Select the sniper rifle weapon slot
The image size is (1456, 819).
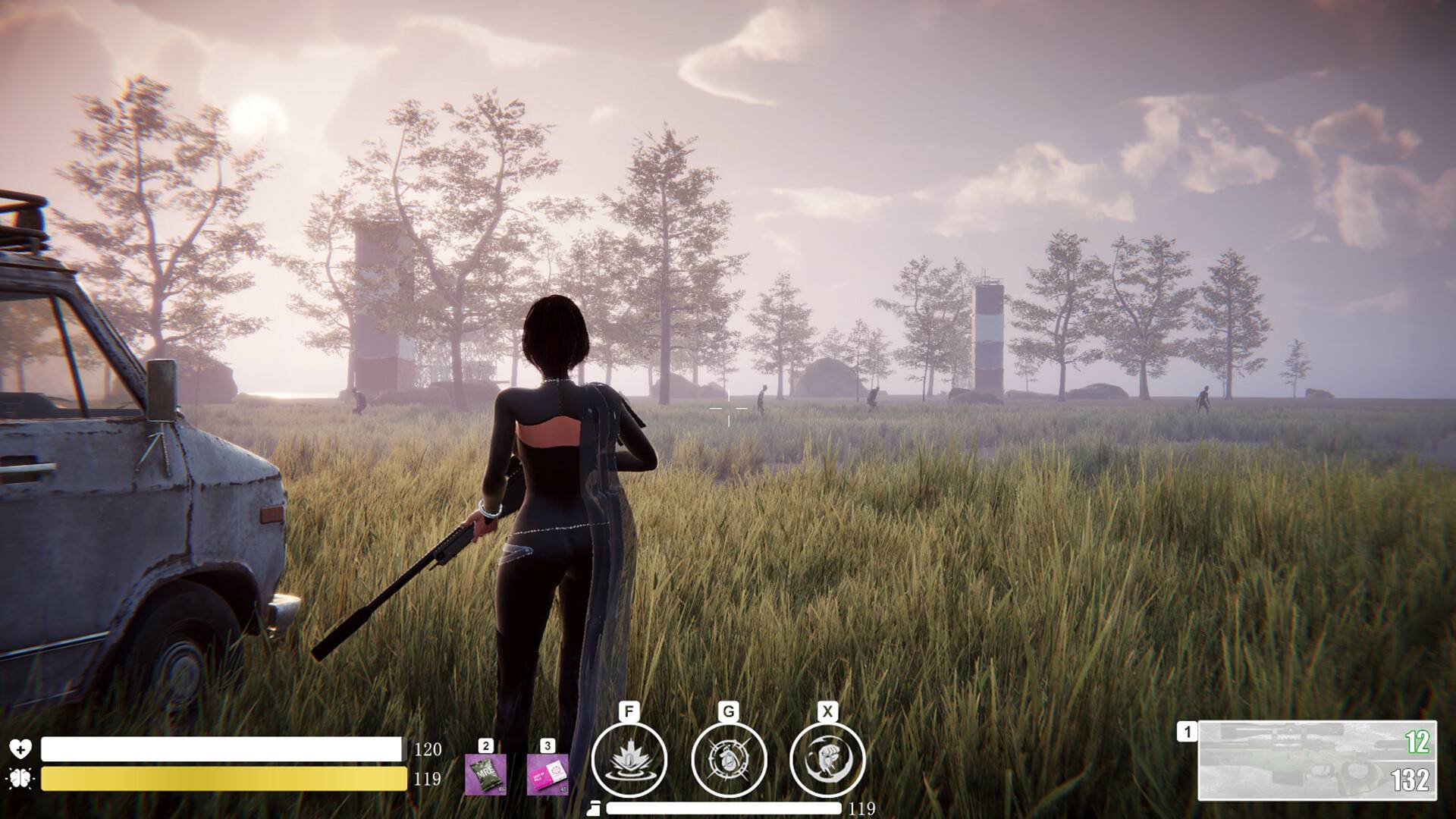pyautogui.click(x=1316, y=760)
